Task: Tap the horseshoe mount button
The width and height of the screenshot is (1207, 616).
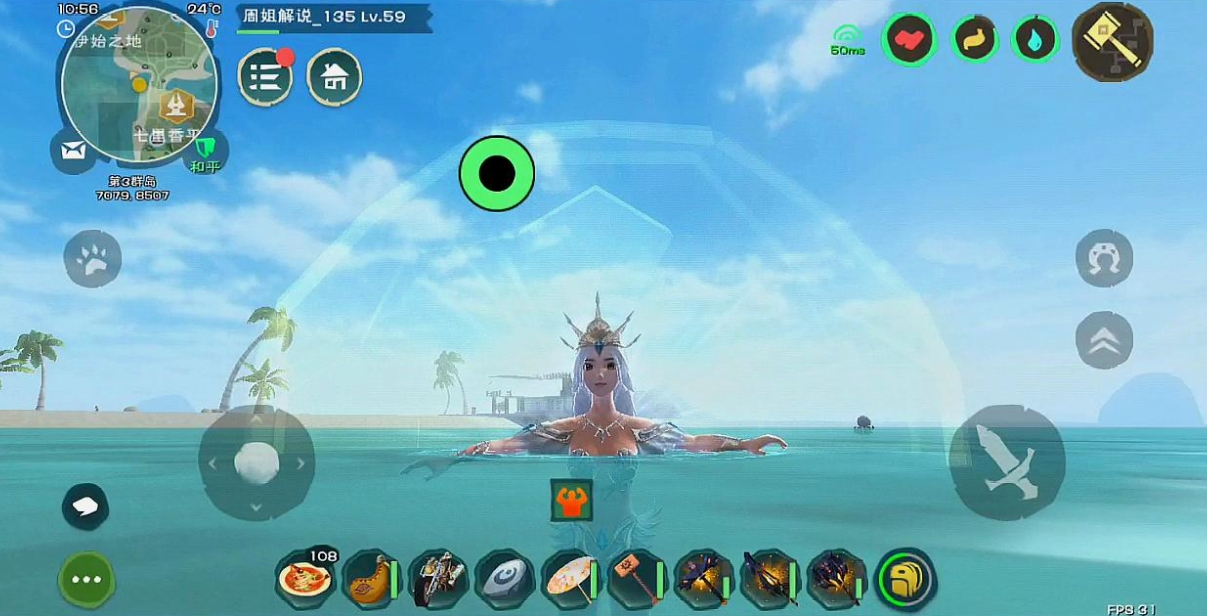Action: [1104, 258]
